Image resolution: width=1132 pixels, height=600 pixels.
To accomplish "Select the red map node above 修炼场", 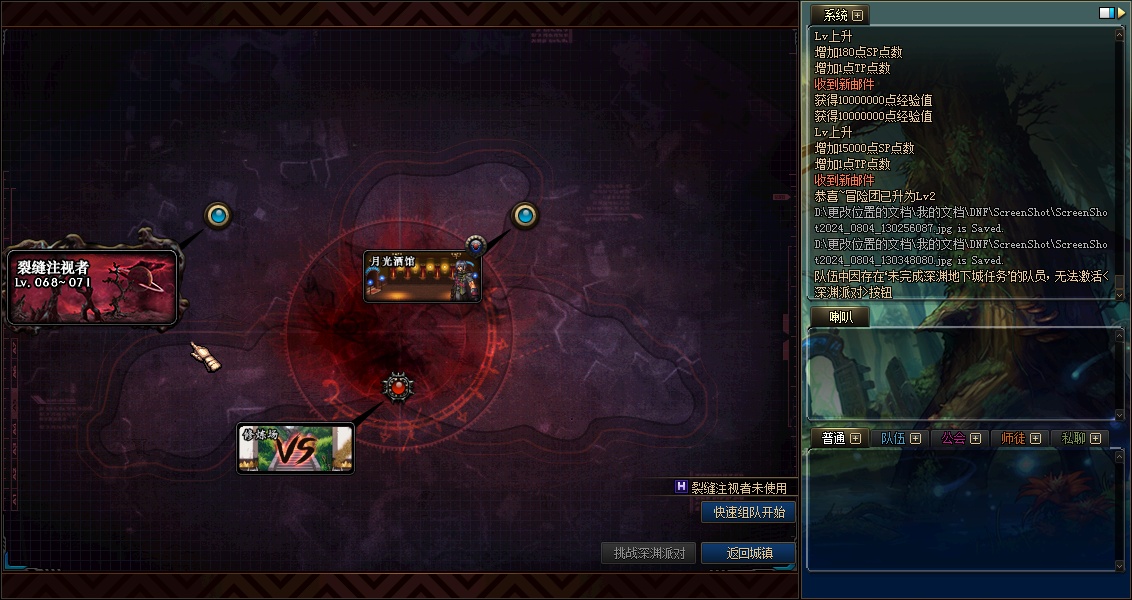I will point(398,387).
